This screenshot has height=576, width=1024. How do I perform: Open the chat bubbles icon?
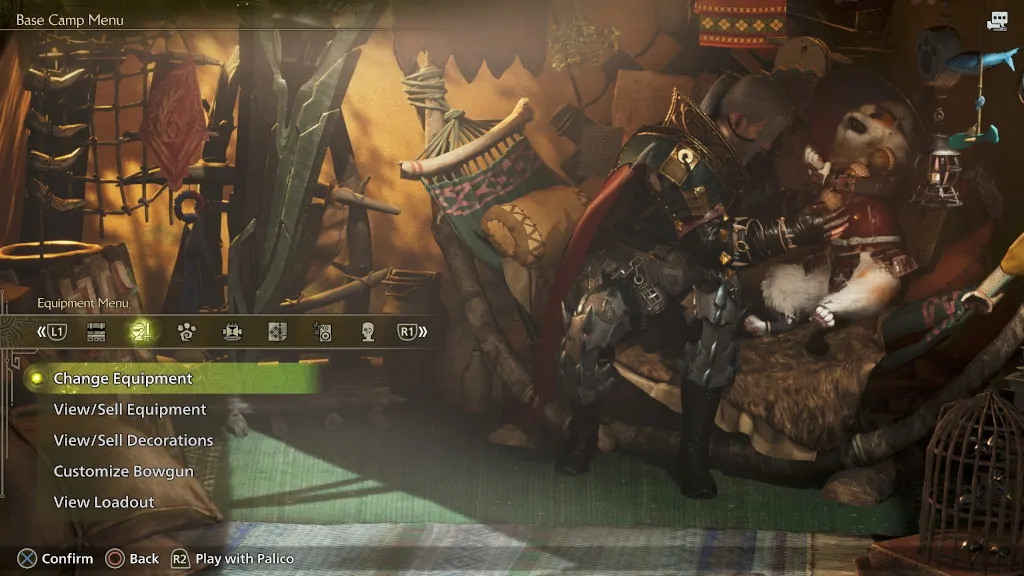tap(997, 21)
